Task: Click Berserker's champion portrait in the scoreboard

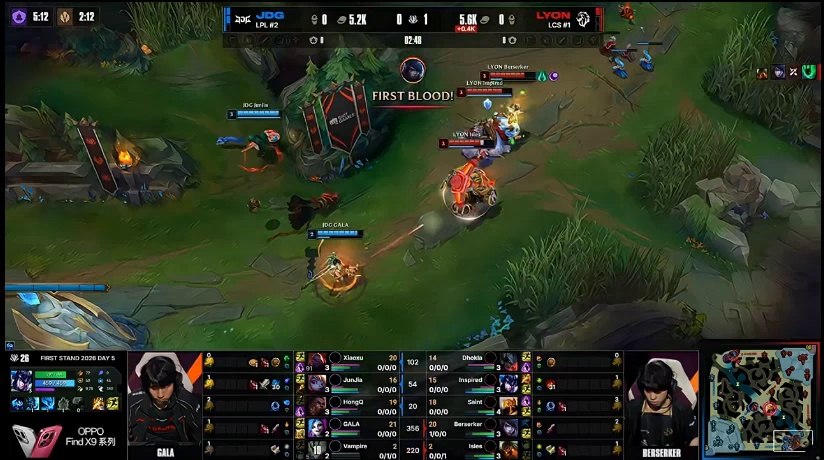Action: click(x=509, y=427)
